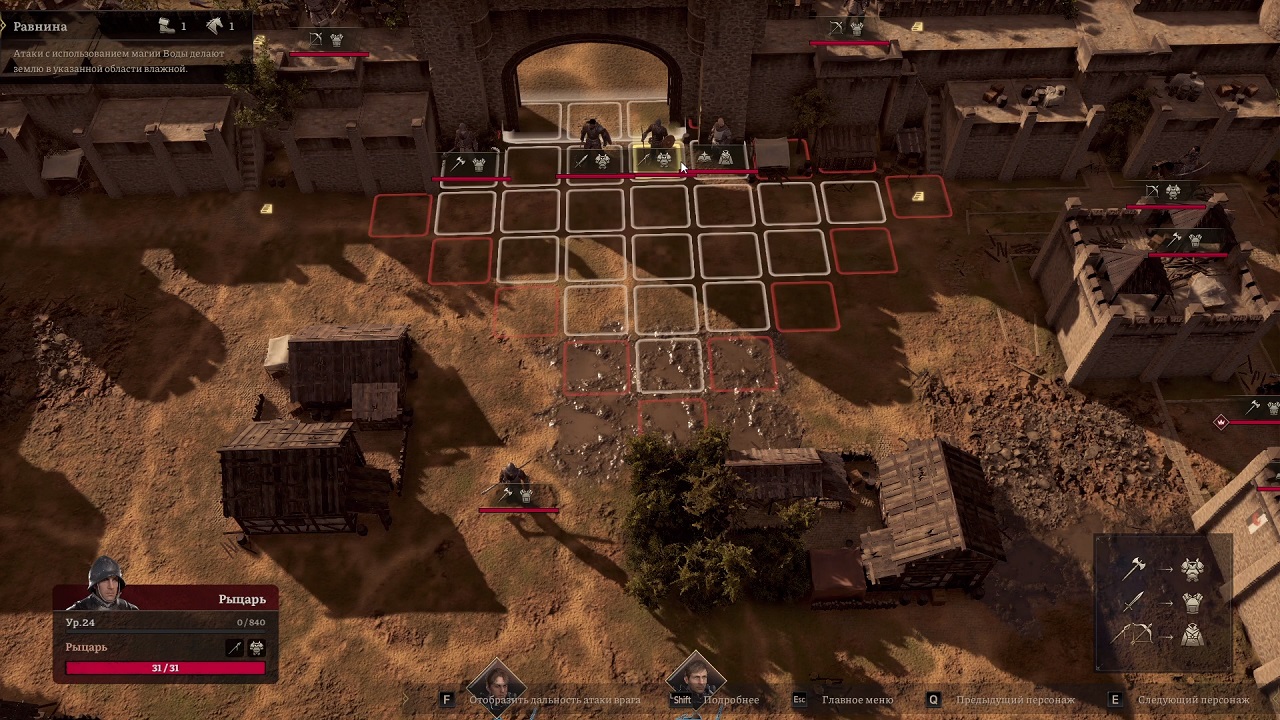The image size is (1280, 720).
Task: Select the archer unit marker on left wall
Action: pyautogui.click(x=326, y=40)
